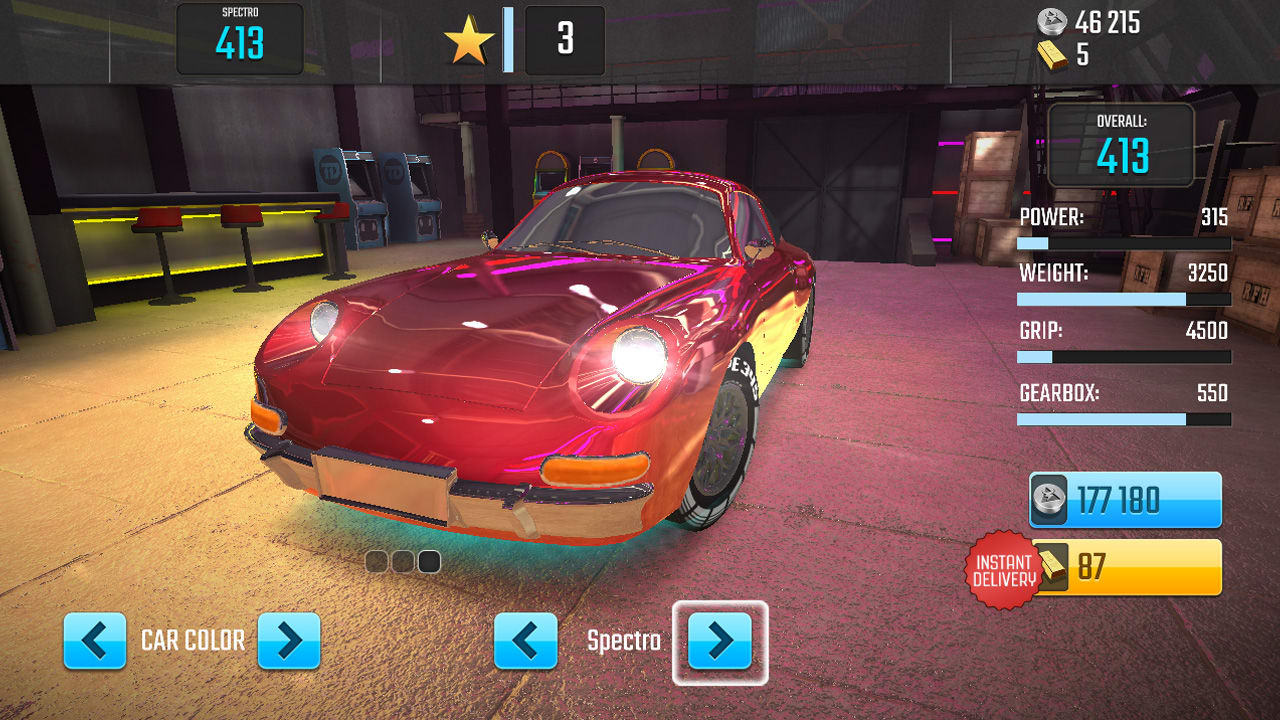Click the left arrow beside CAR COLOR
This screenshot has width=1280, height=720.
point(94,642)
